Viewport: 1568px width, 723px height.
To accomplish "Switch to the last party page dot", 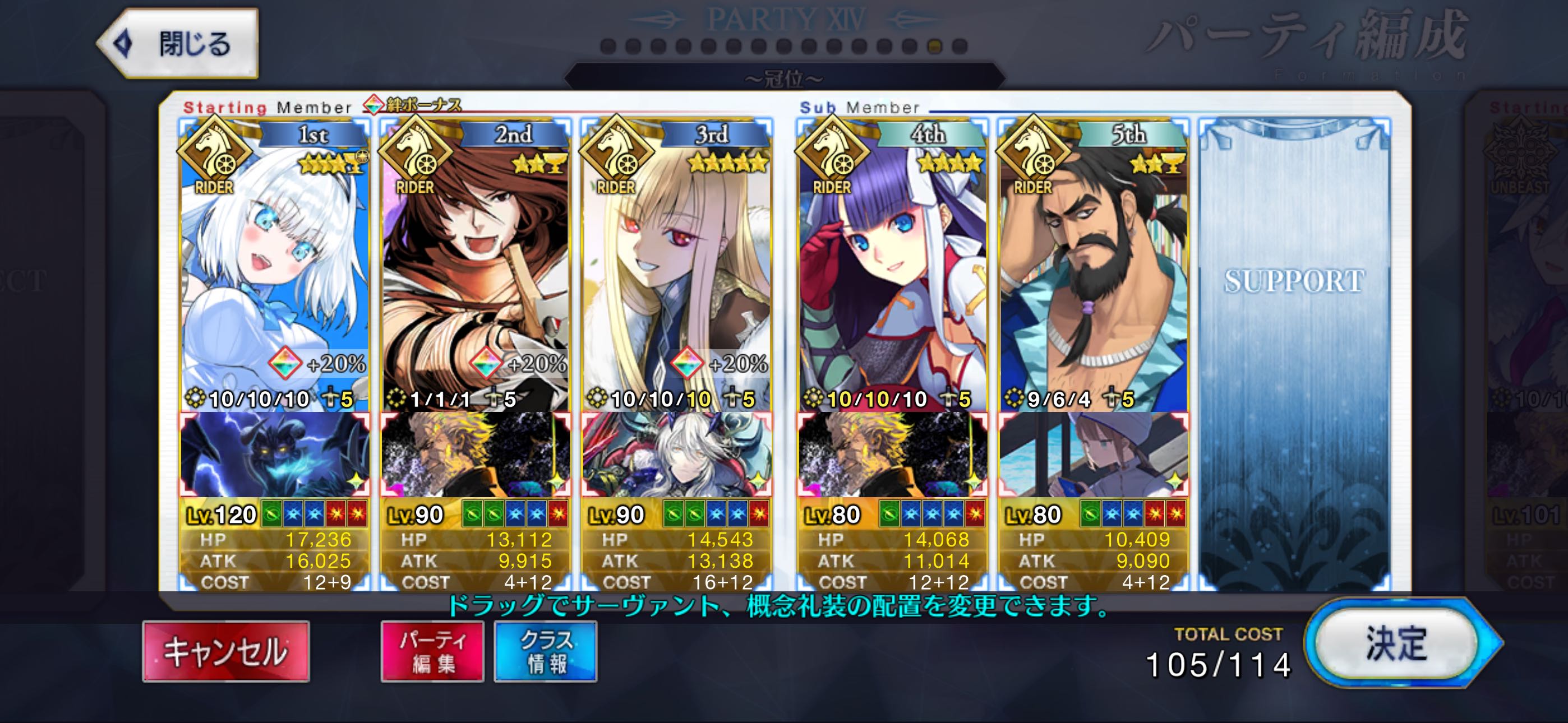I will pyautogui.click(x=960, y=47).
